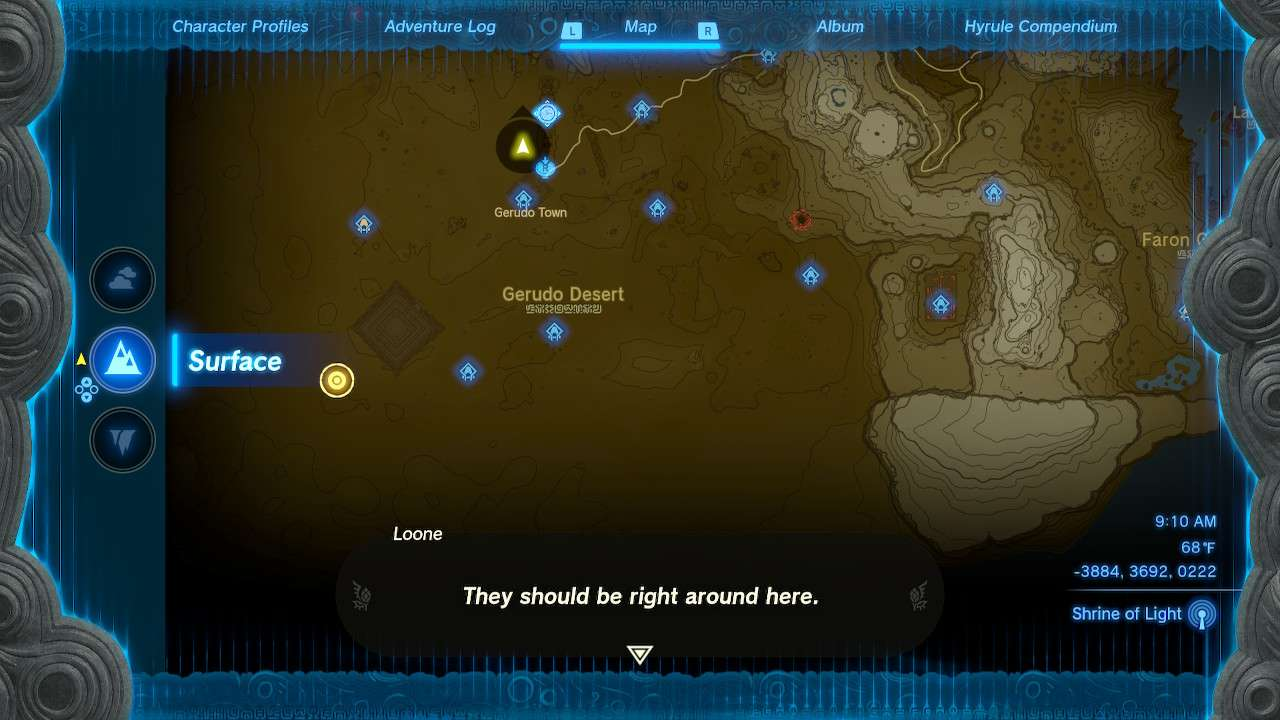The image size is (1280, 720).
Task: Select the Sky map layer cloud icon
Action: 122,280
